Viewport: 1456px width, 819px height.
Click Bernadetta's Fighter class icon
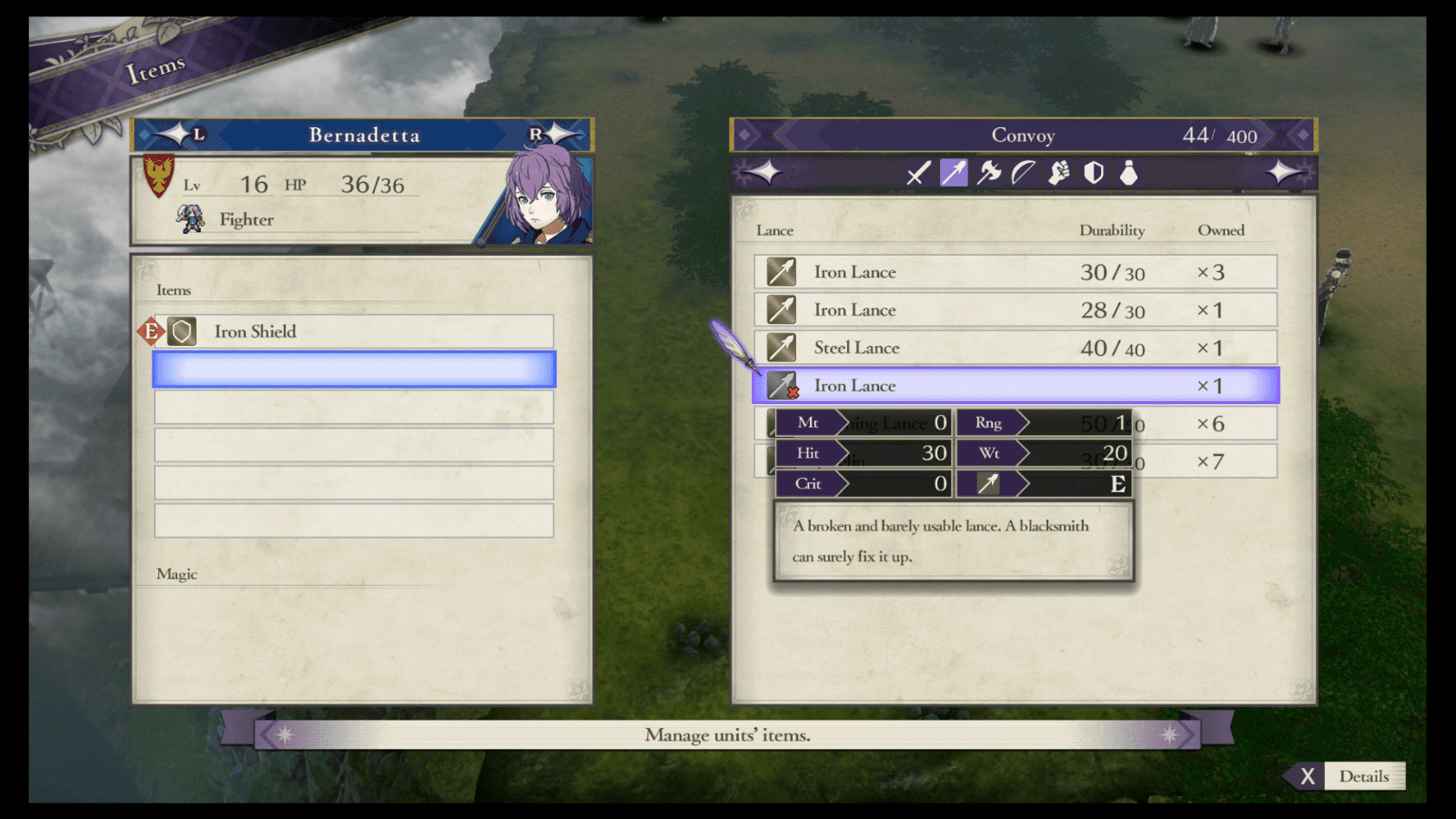(191, 218)
